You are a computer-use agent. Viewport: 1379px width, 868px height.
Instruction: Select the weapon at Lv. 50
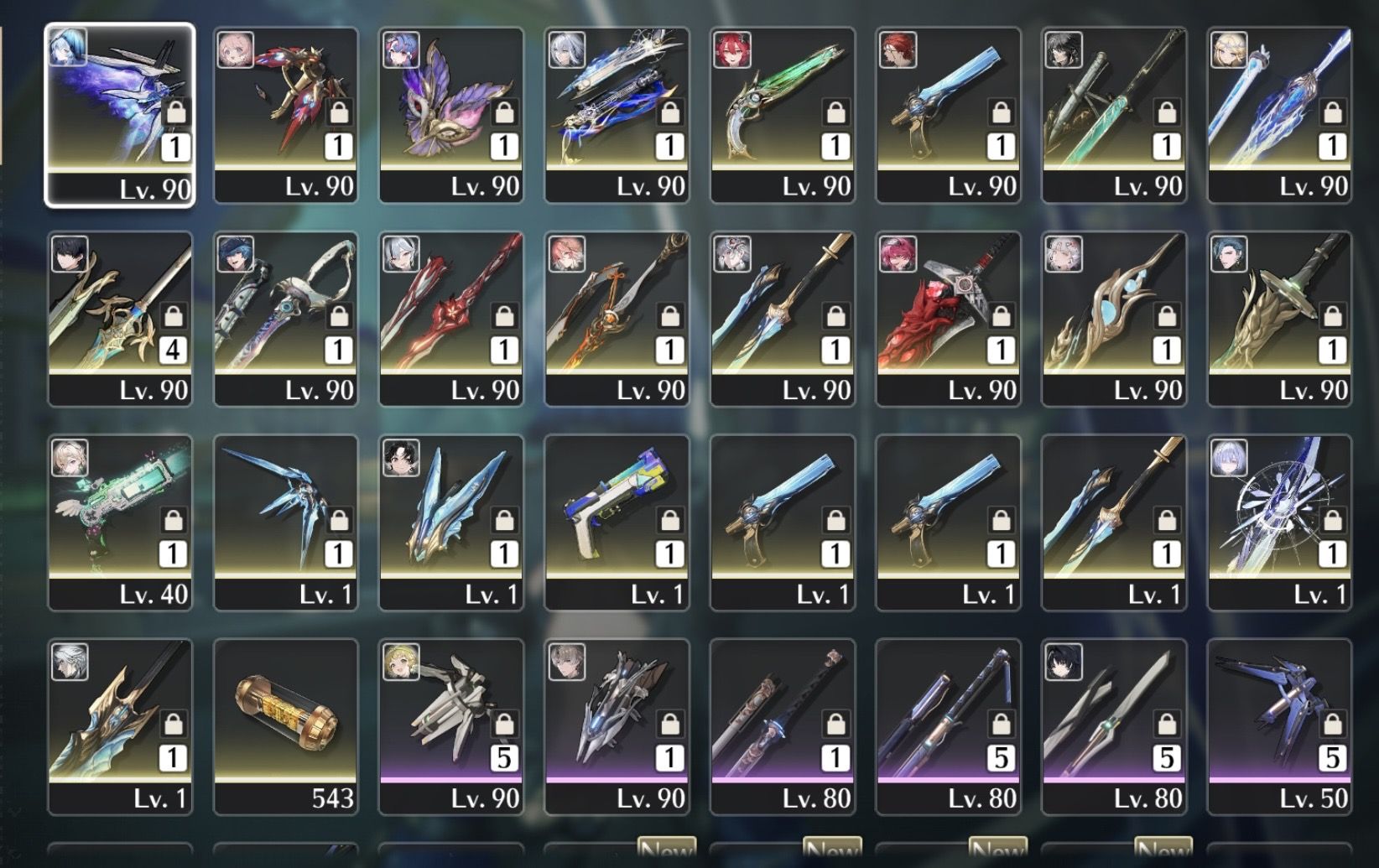tap(1280, 726)
